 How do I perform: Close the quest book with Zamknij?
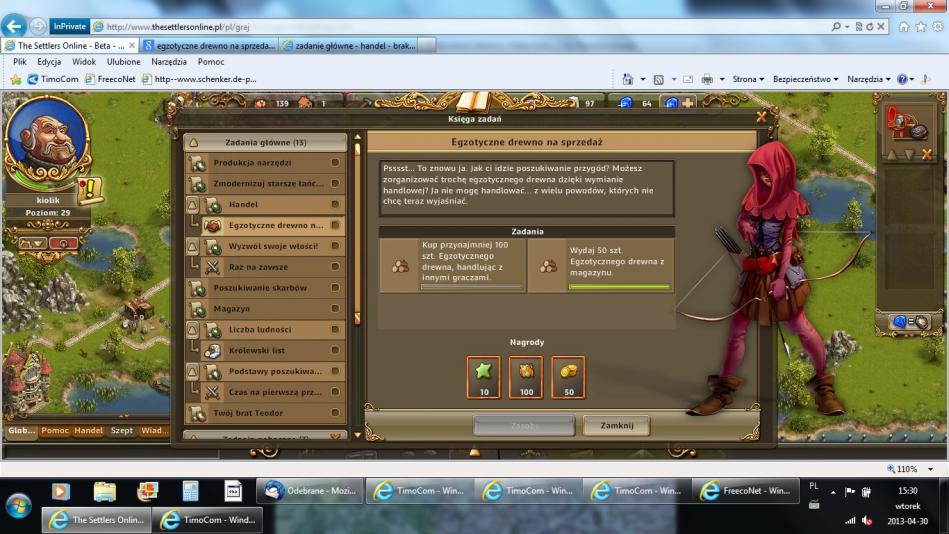coord(616,425)
